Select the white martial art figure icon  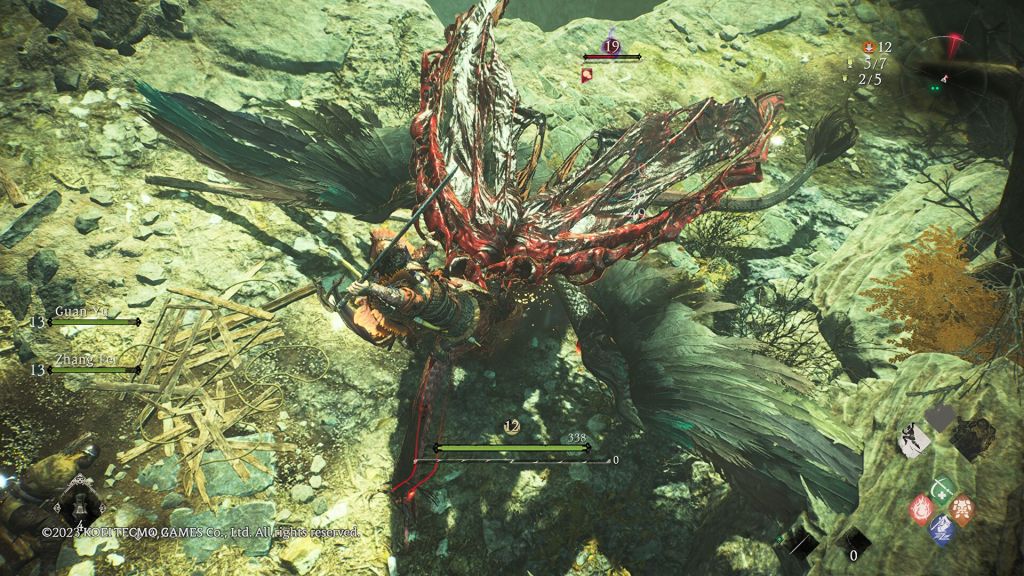(x=912, y=440)
